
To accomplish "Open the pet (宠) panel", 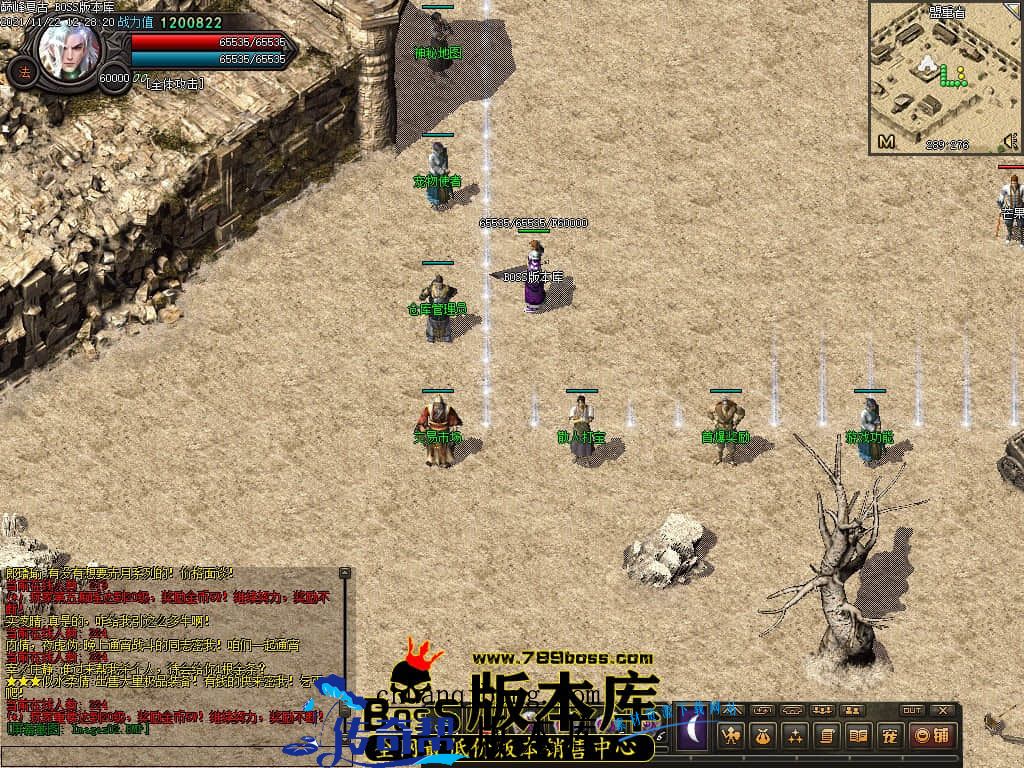I will tap(888, 737).
